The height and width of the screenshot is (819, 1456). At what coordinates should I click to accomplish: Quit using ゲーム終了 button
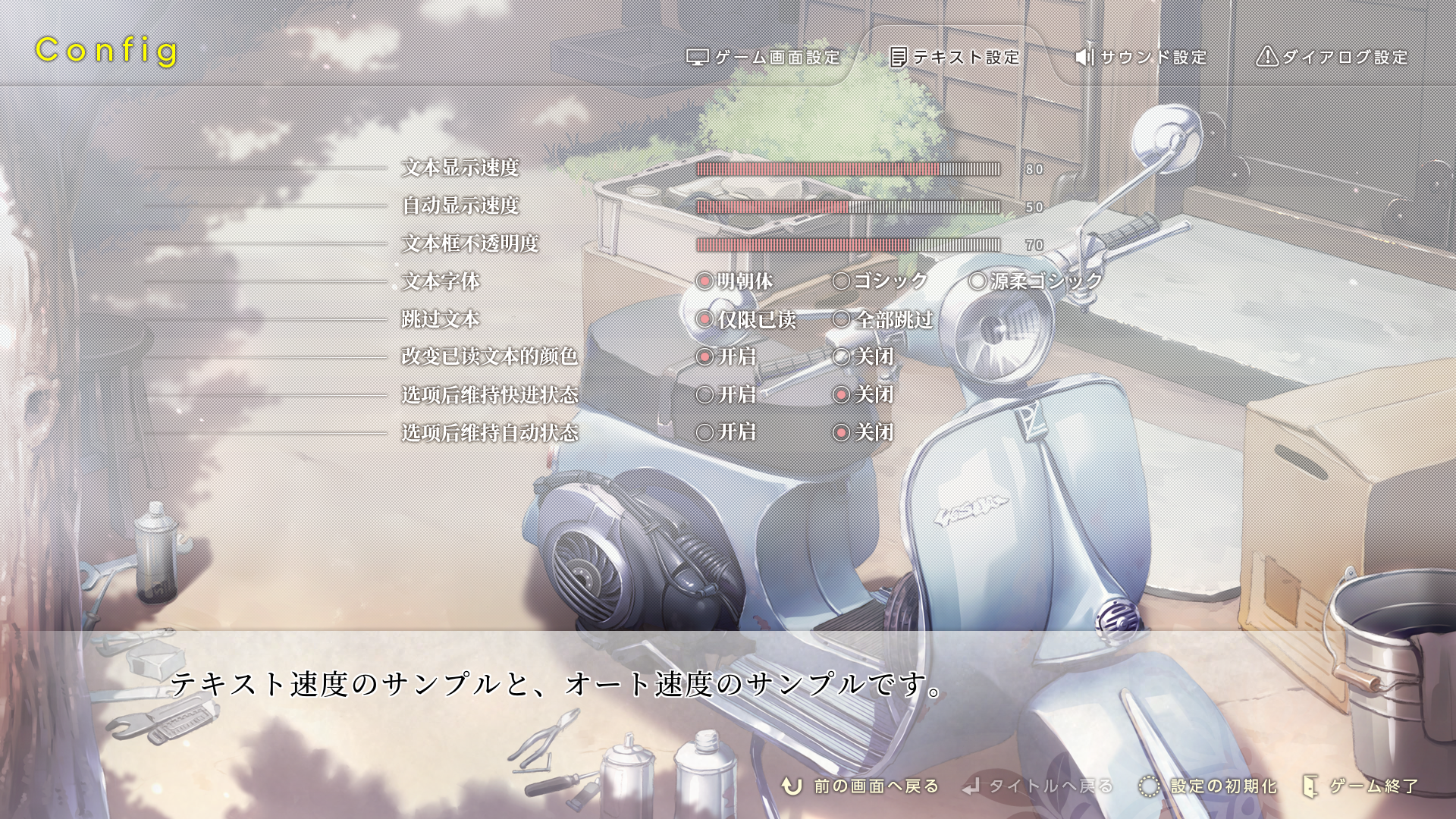coord(1360,786)
